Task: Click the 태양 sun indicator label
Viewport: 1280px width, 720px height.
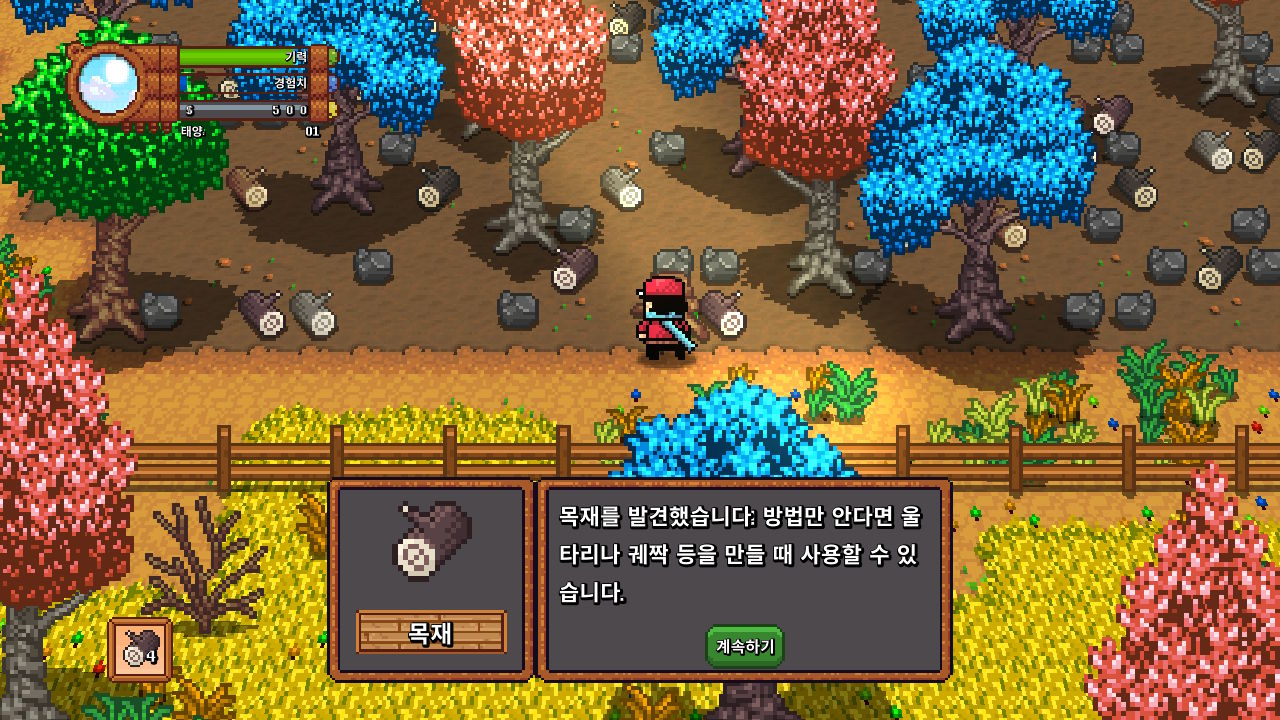Action: coord(192,131)
